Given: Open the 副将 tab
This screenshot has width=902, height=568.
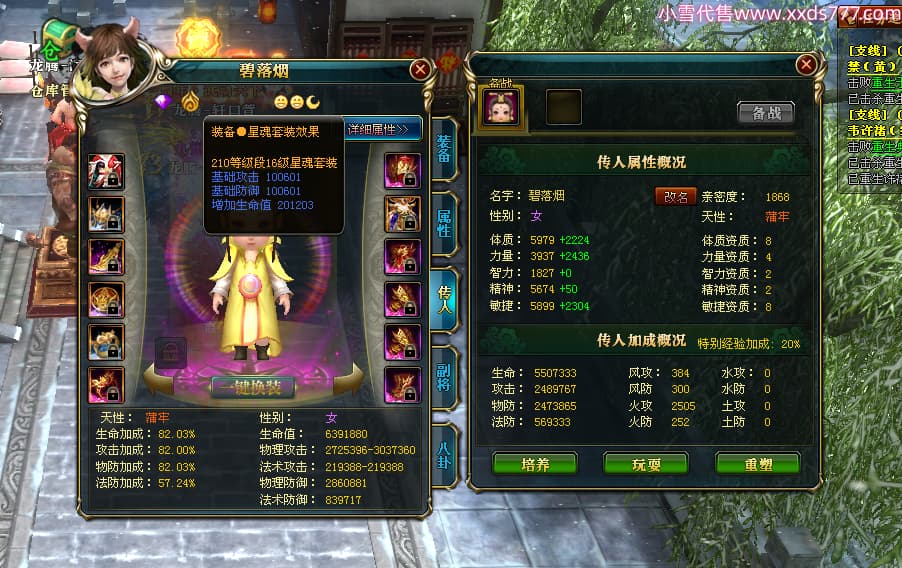Looking at the screenshot, I should [444, 376].
